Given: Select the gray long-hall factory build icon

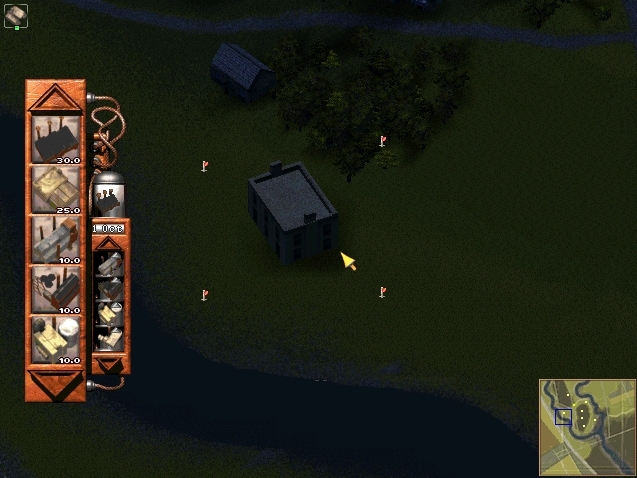Looking at the screenshot, I should coord(56,239).
